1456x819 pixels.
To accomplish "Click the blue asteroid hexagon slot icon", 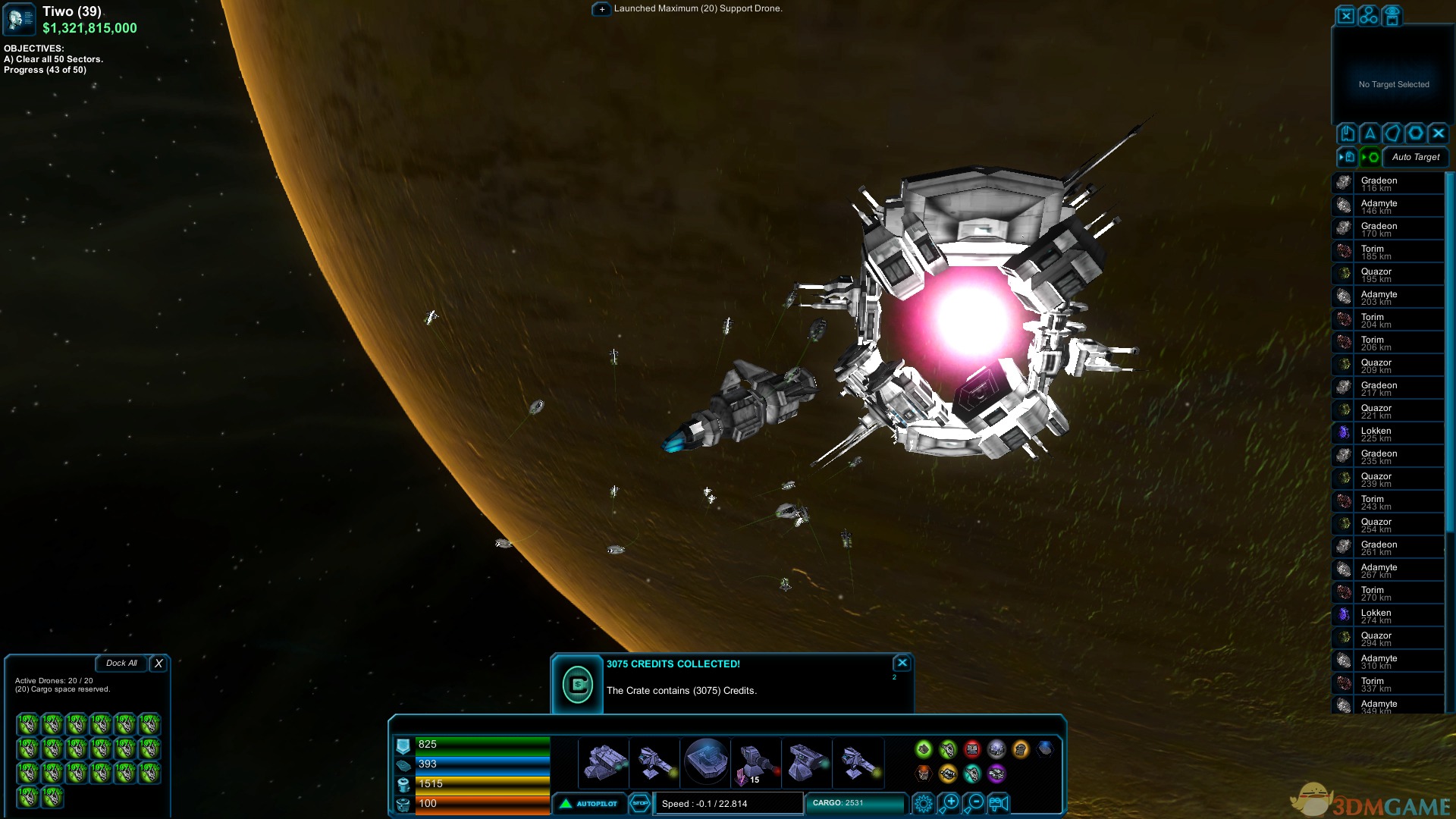I will coord(1046,748).
